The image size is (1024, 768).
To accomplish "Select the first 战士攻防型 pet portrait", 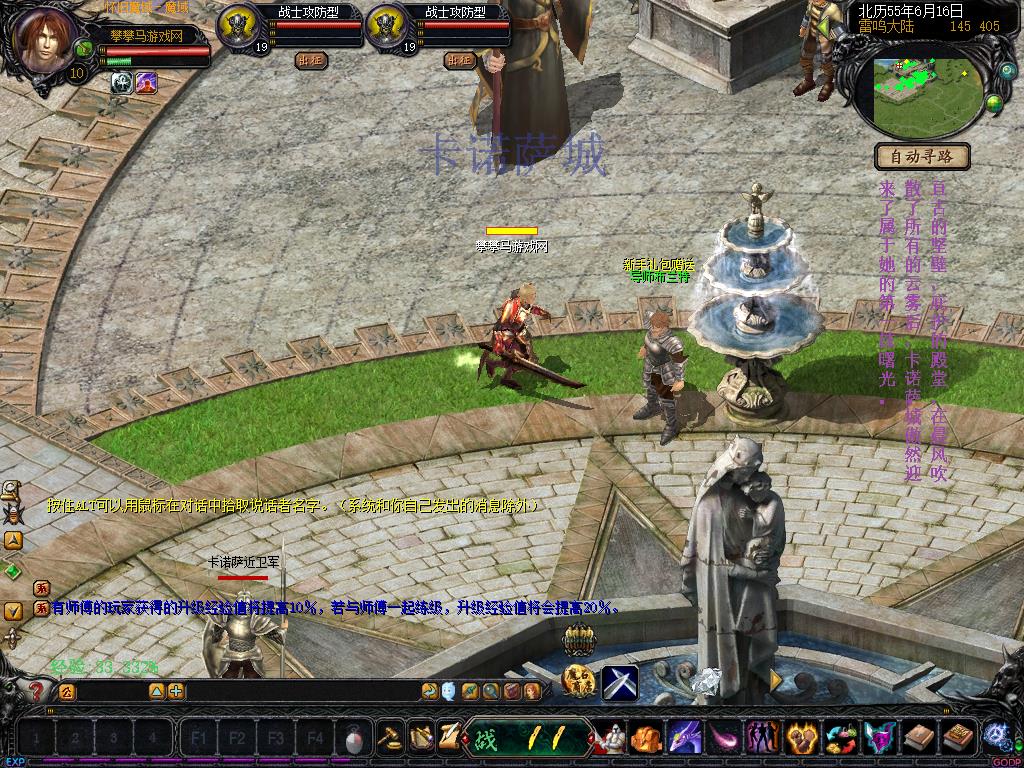I will pos(238,26).
